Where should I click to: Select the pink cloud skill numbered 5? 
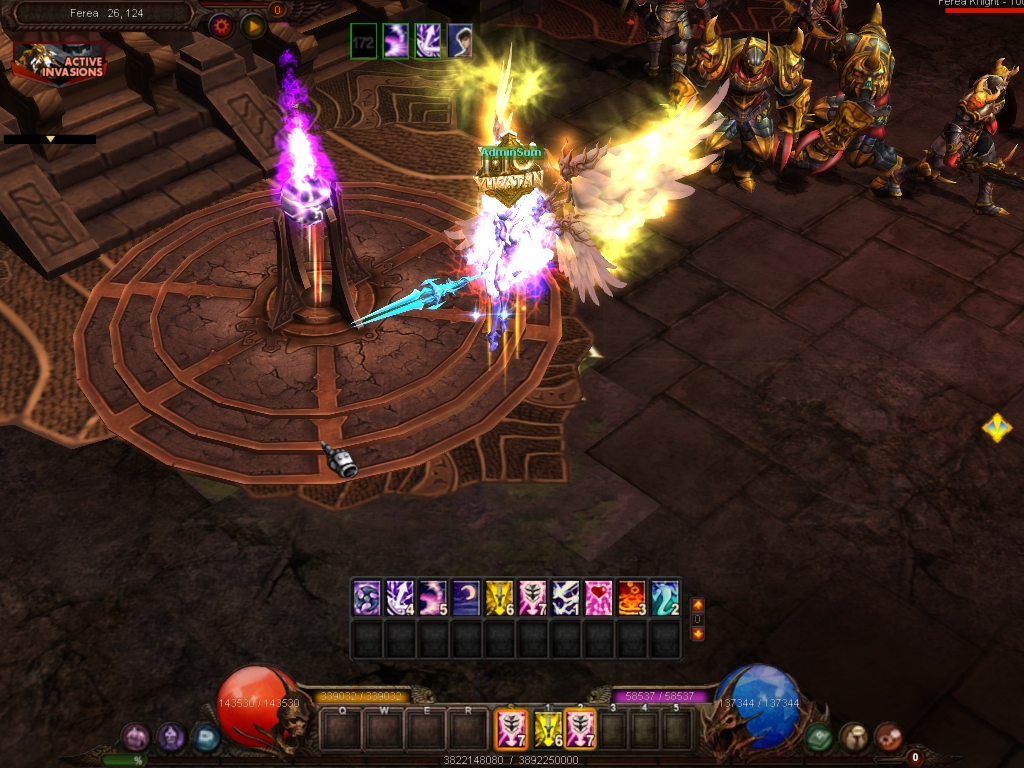433,597
